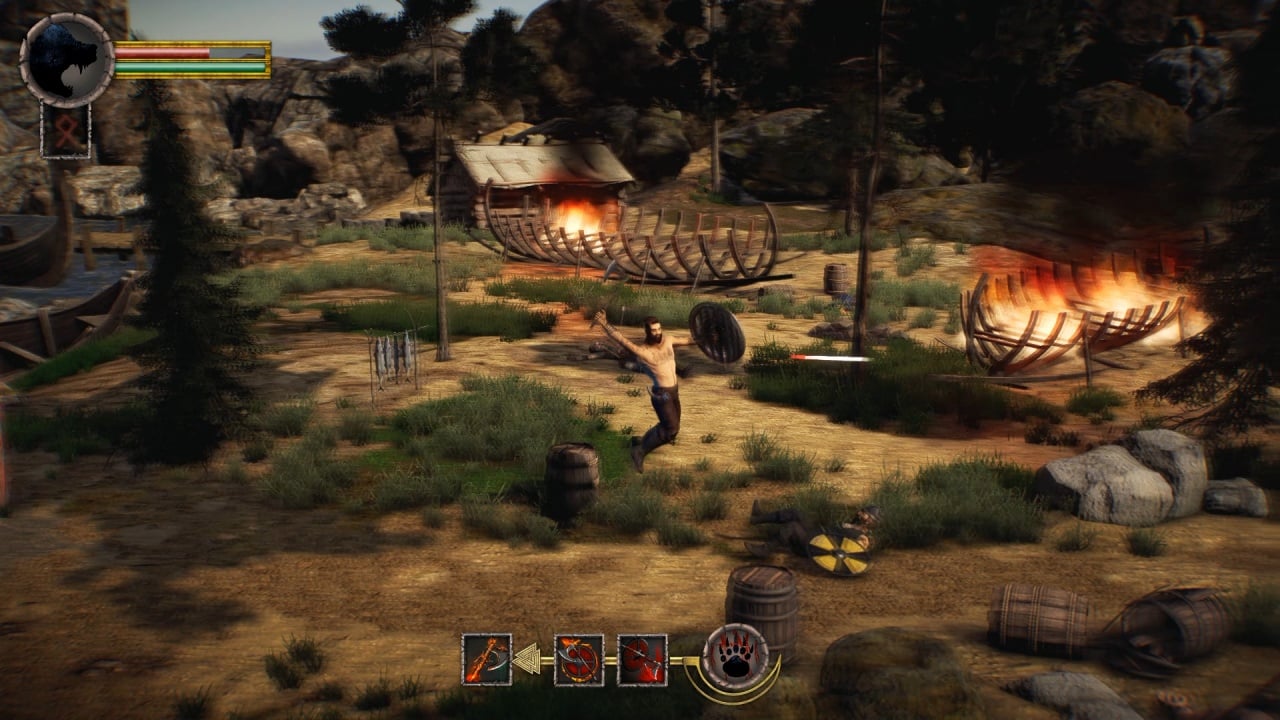Select the red rune slot under the portrait
The width and height of the screenshot is (1280, 720).
coord(66,131)
